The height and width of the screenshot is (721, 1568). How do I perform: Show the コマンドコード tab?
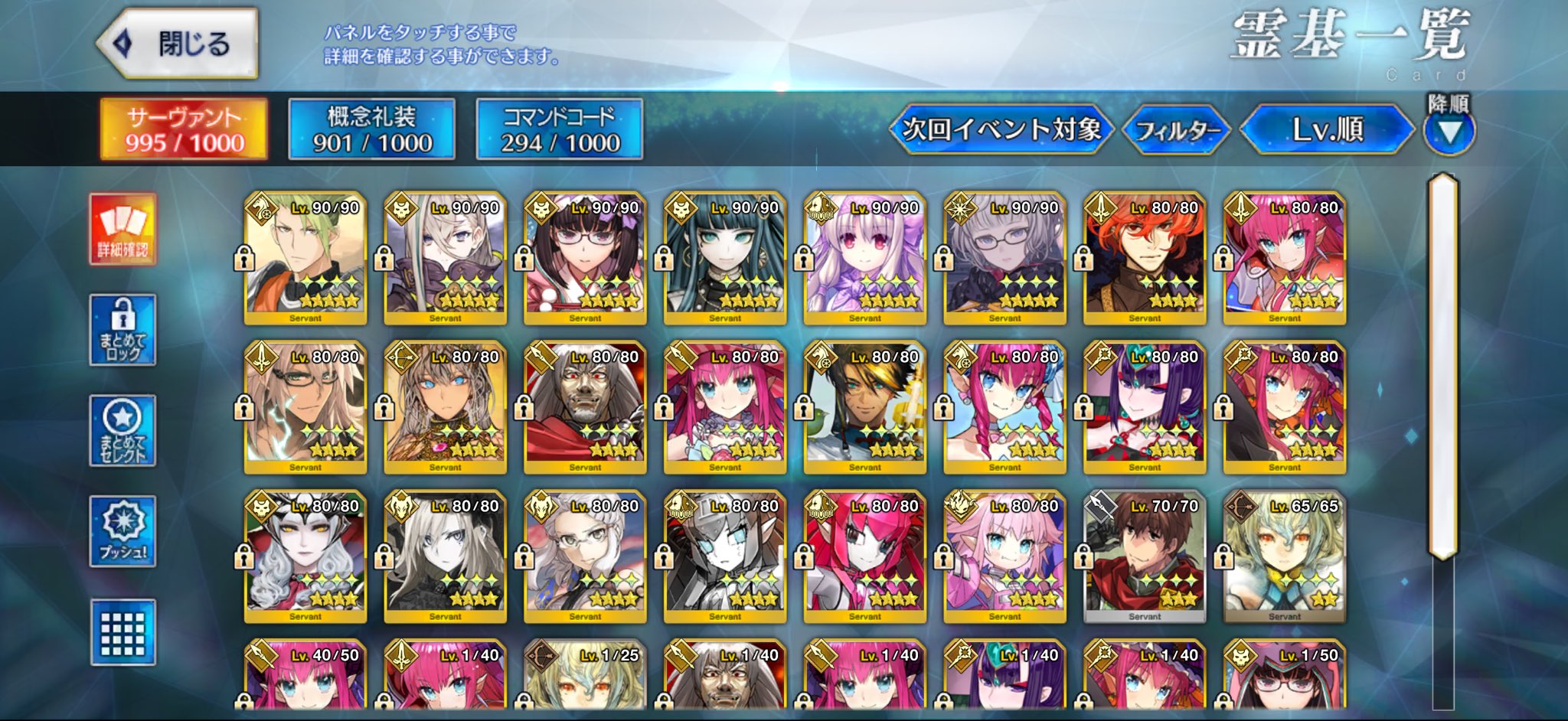click(x=559, y=129)
